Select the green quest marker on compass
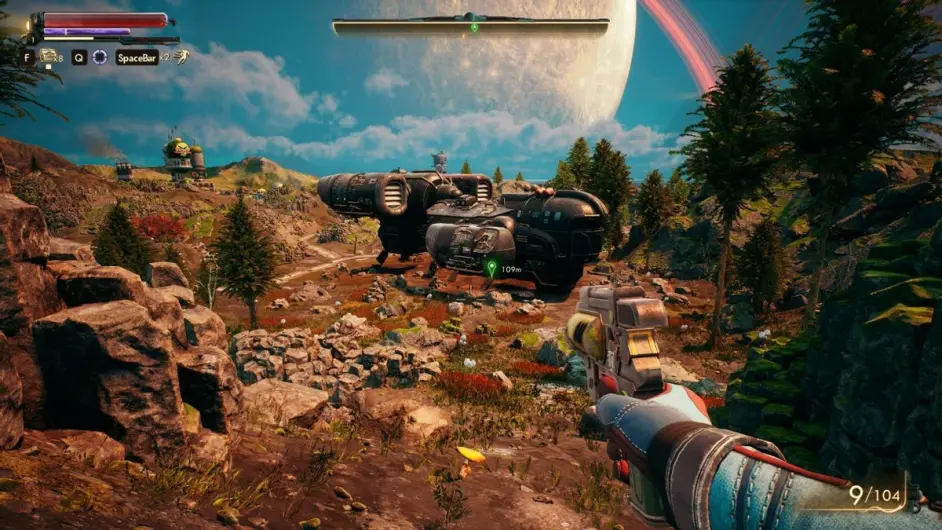The image size is (942, 530). click(474, 27)
